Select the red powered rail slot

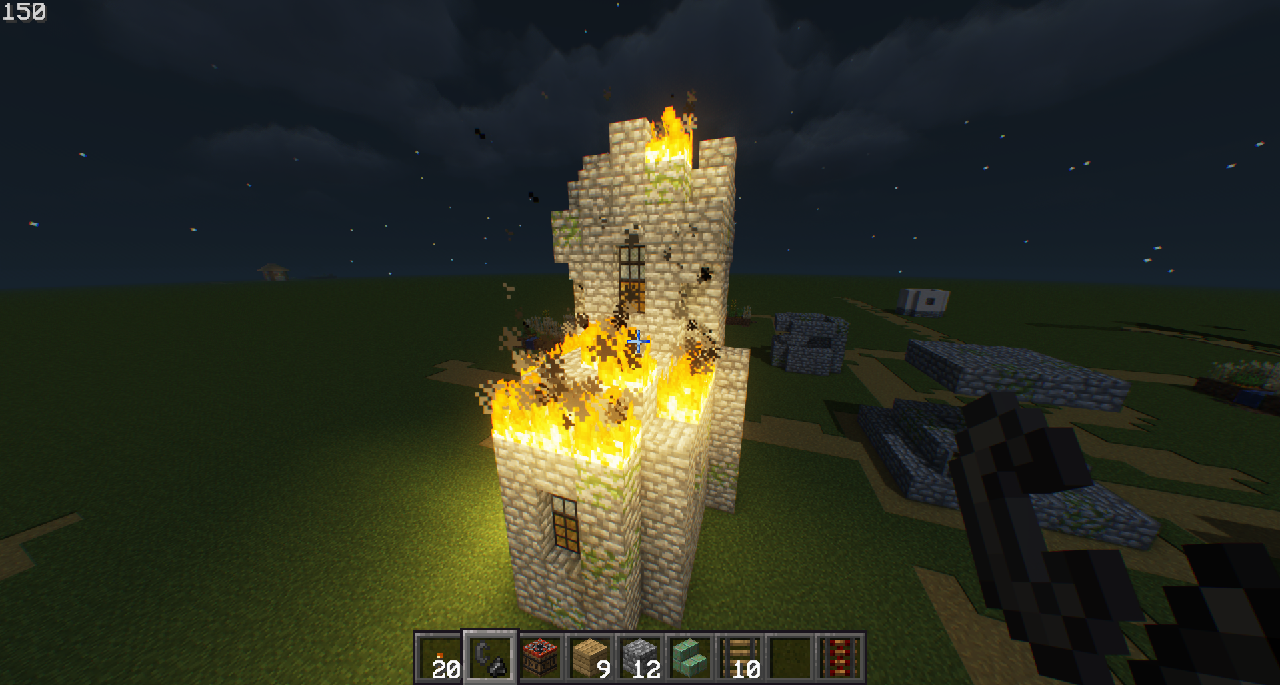840,657
